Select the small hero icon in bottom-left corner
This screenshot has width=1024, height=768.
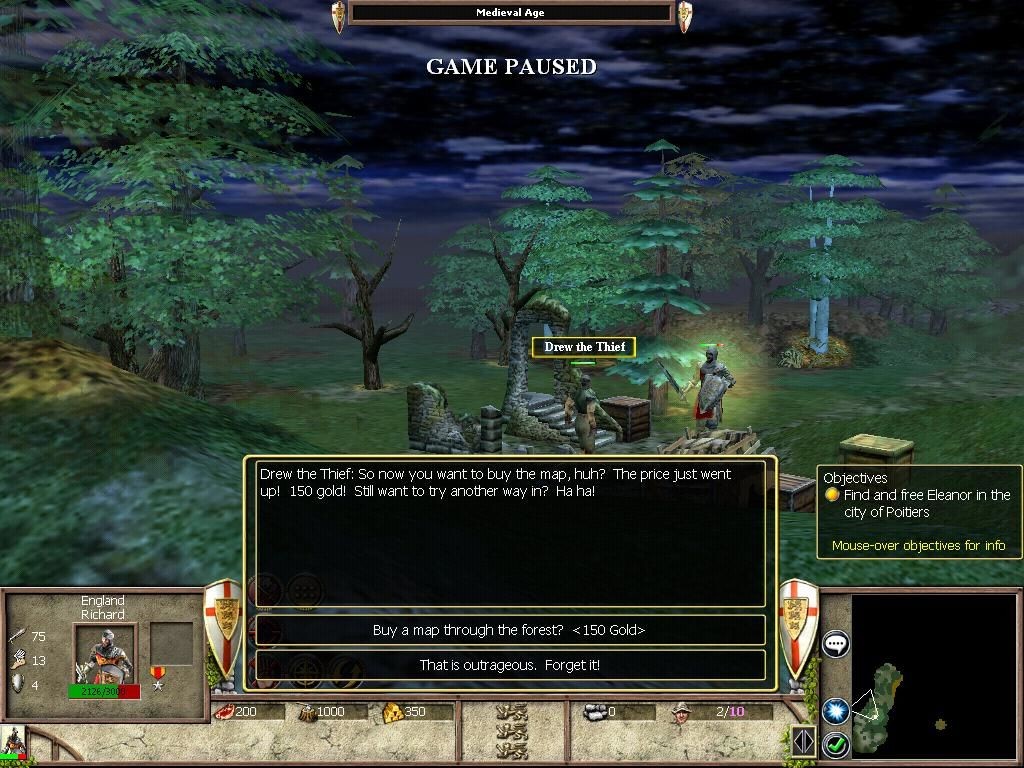[14, 742]
